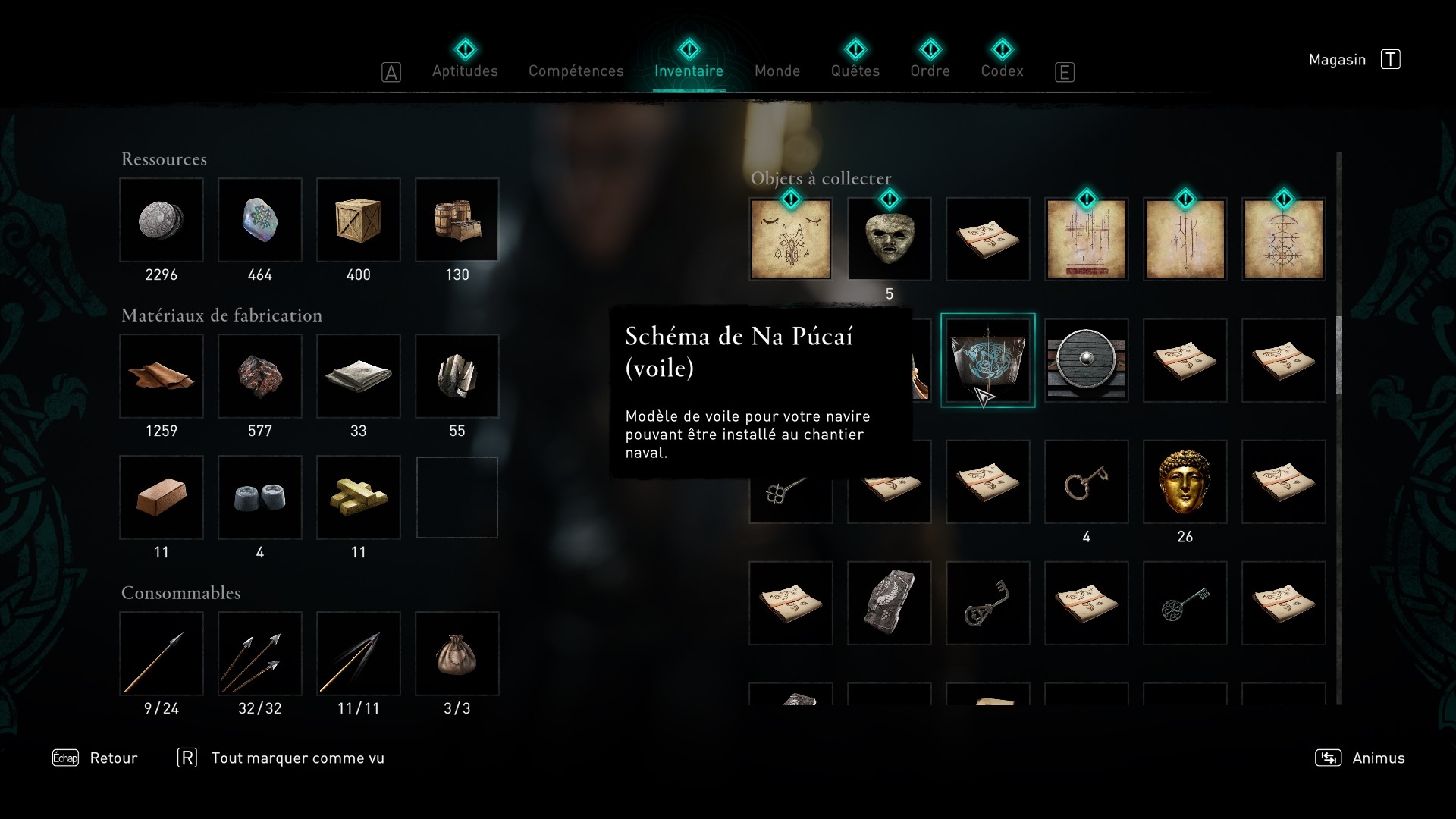Select the Inventaire tab
Screen dimensions: 1456x819
point(689,71)
